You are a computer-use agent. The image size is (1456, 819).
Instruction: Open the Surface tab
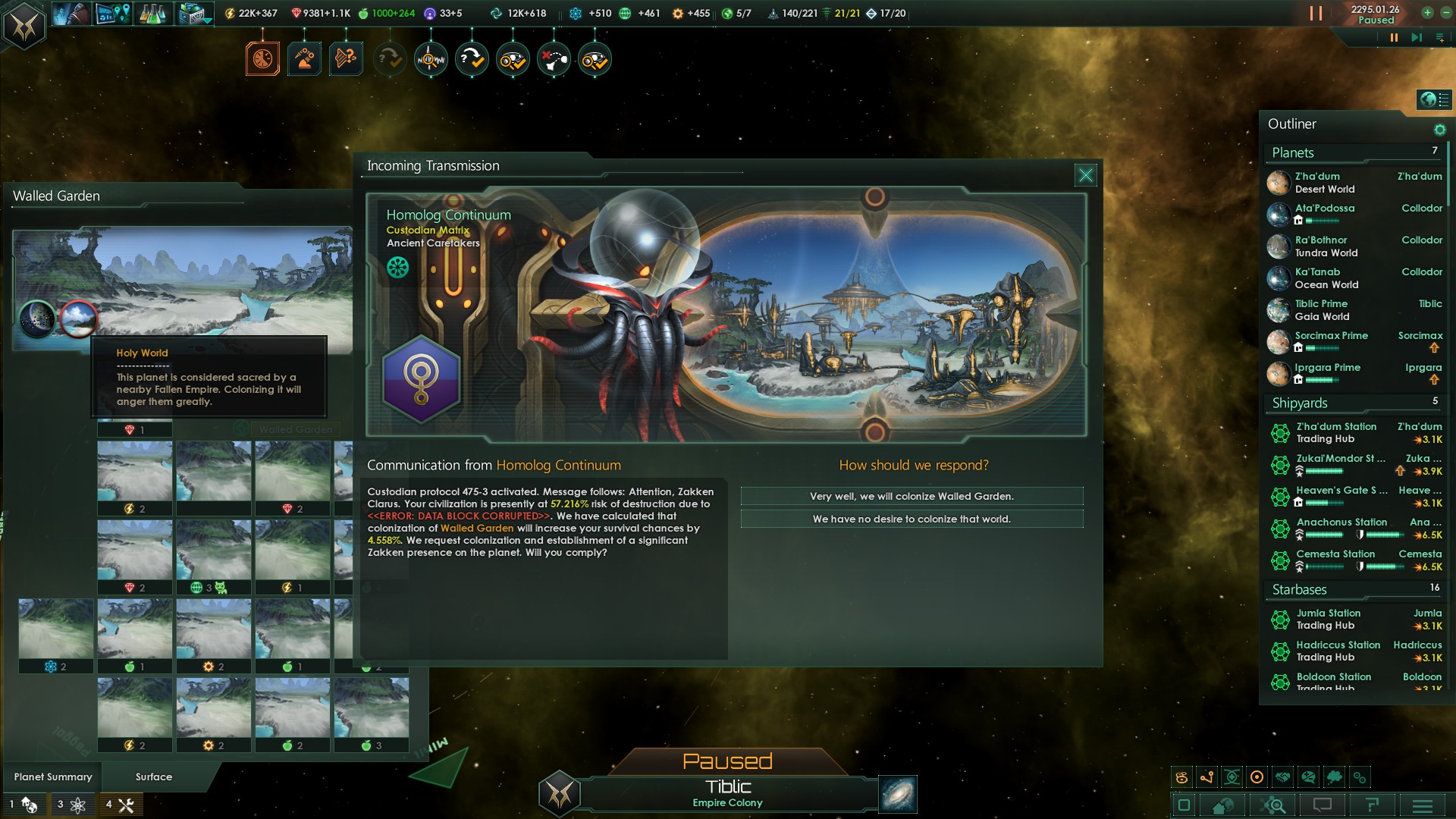pyautogui.click(x=154, y=777)
